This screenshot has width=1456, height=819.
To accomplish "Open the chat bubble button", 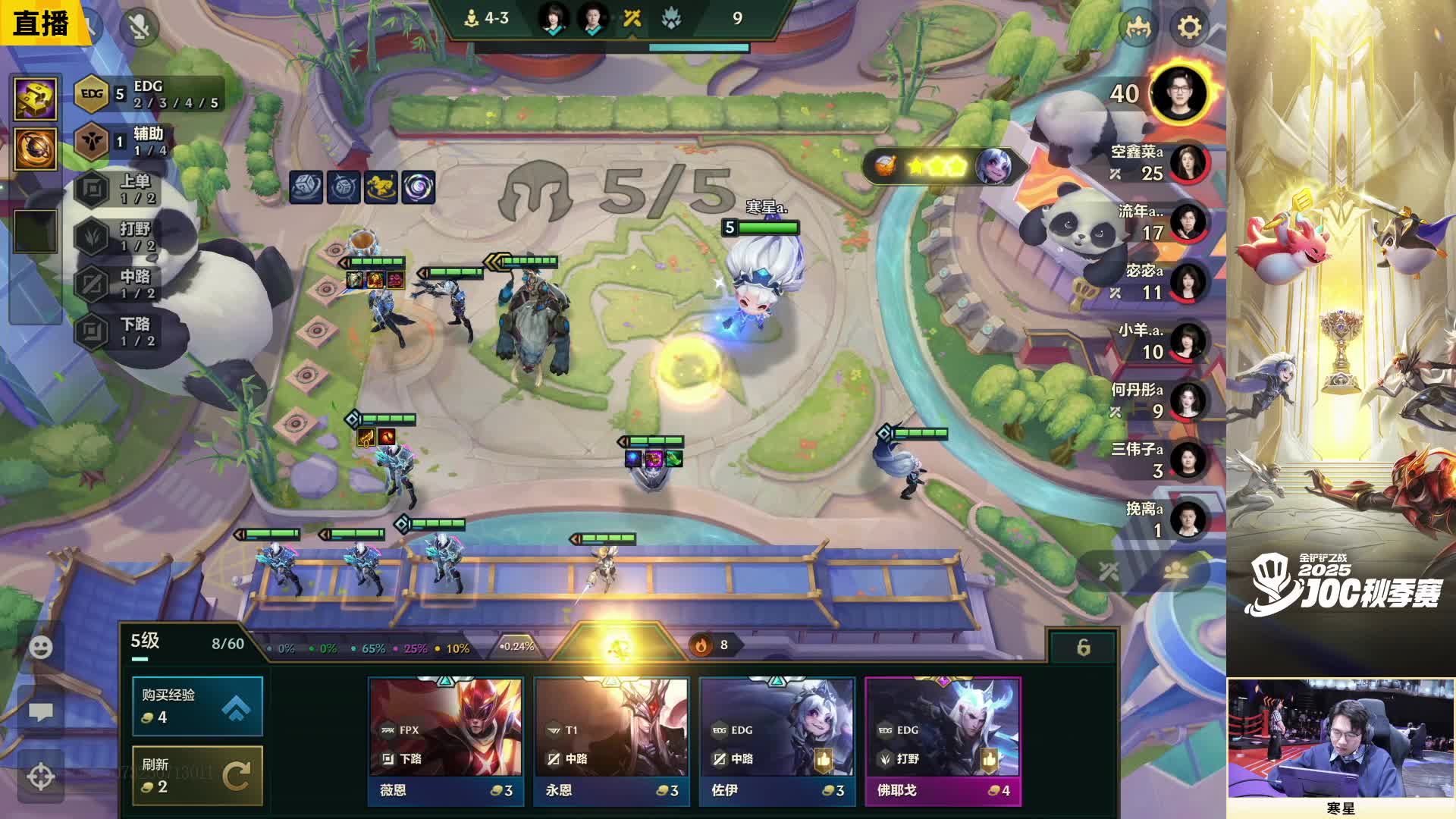I will [41, 712].
